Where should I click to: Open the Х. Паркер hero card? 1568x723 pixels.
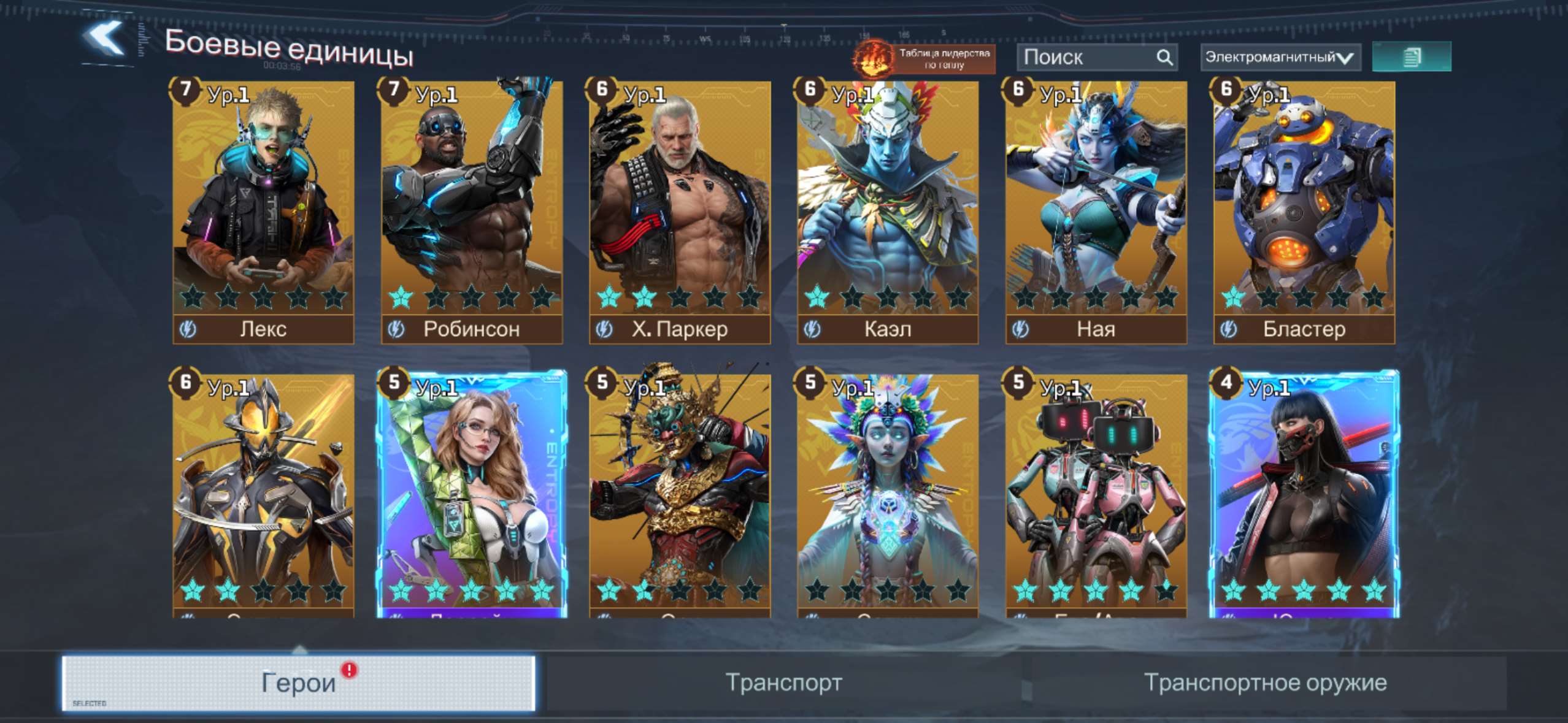pos(679,212)
